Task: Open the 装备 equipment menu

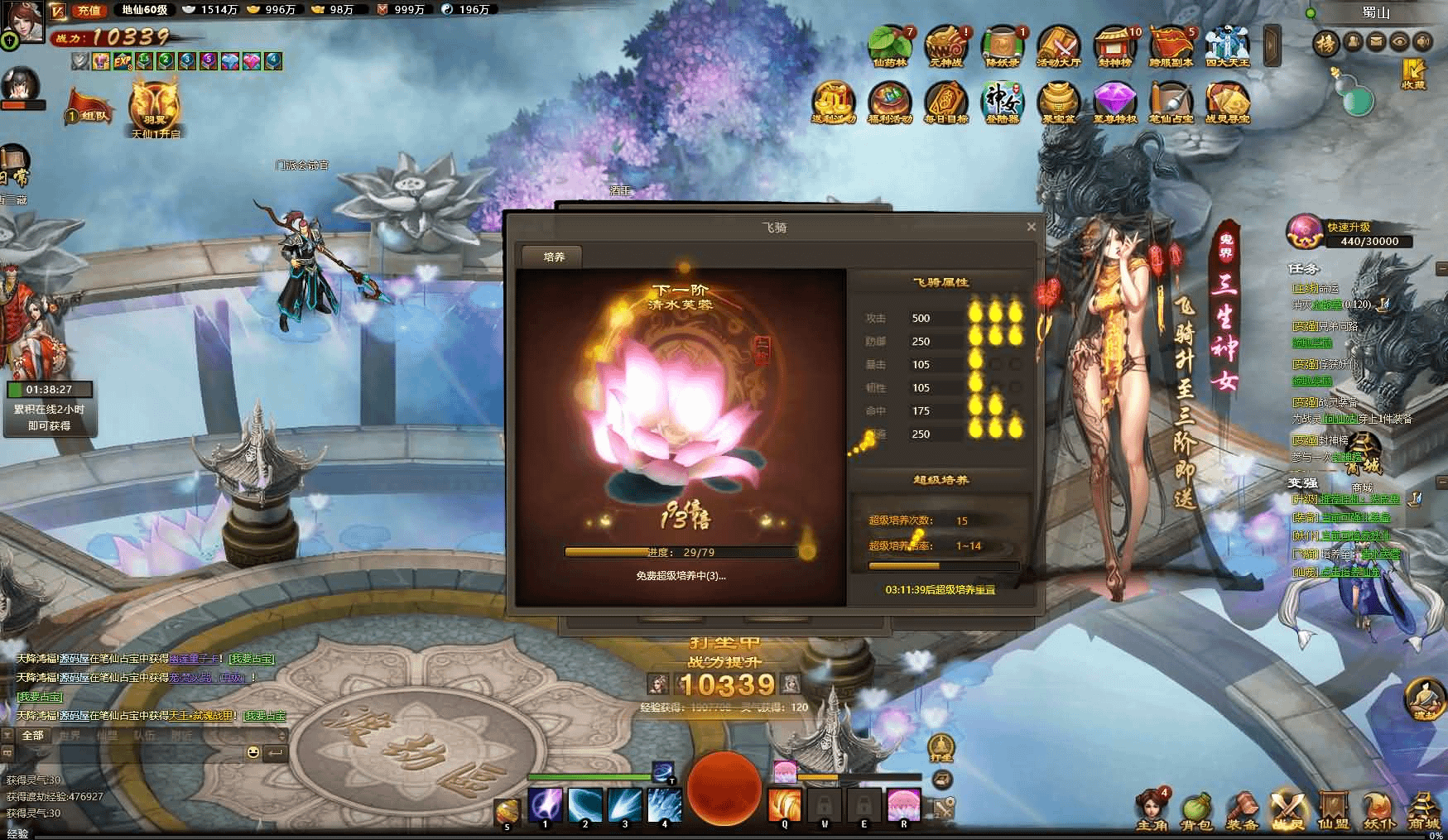Action: coord(1242,810)
